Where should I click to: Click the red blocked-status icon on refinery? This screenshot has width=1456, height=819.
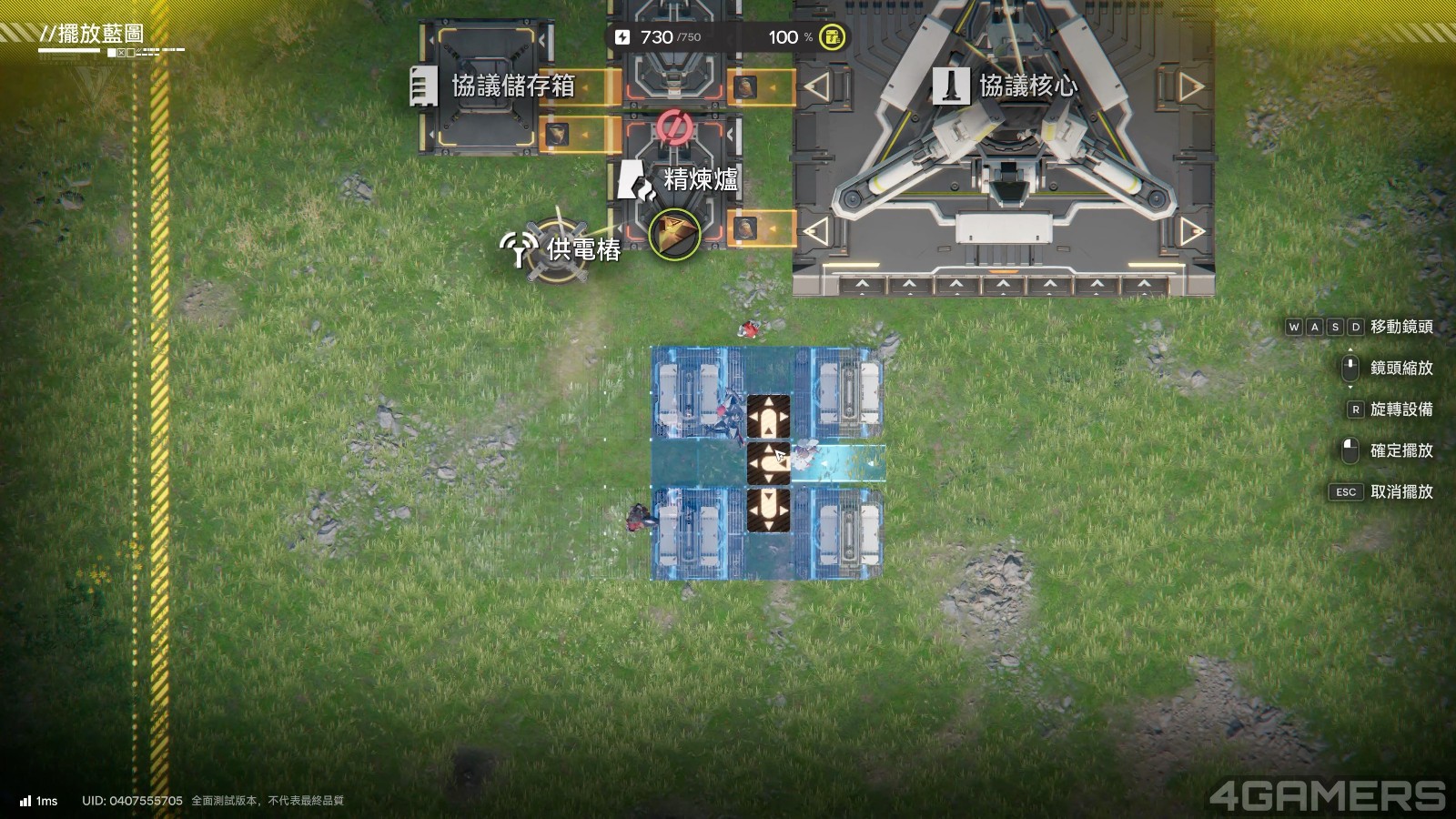(x=673, y=126)
